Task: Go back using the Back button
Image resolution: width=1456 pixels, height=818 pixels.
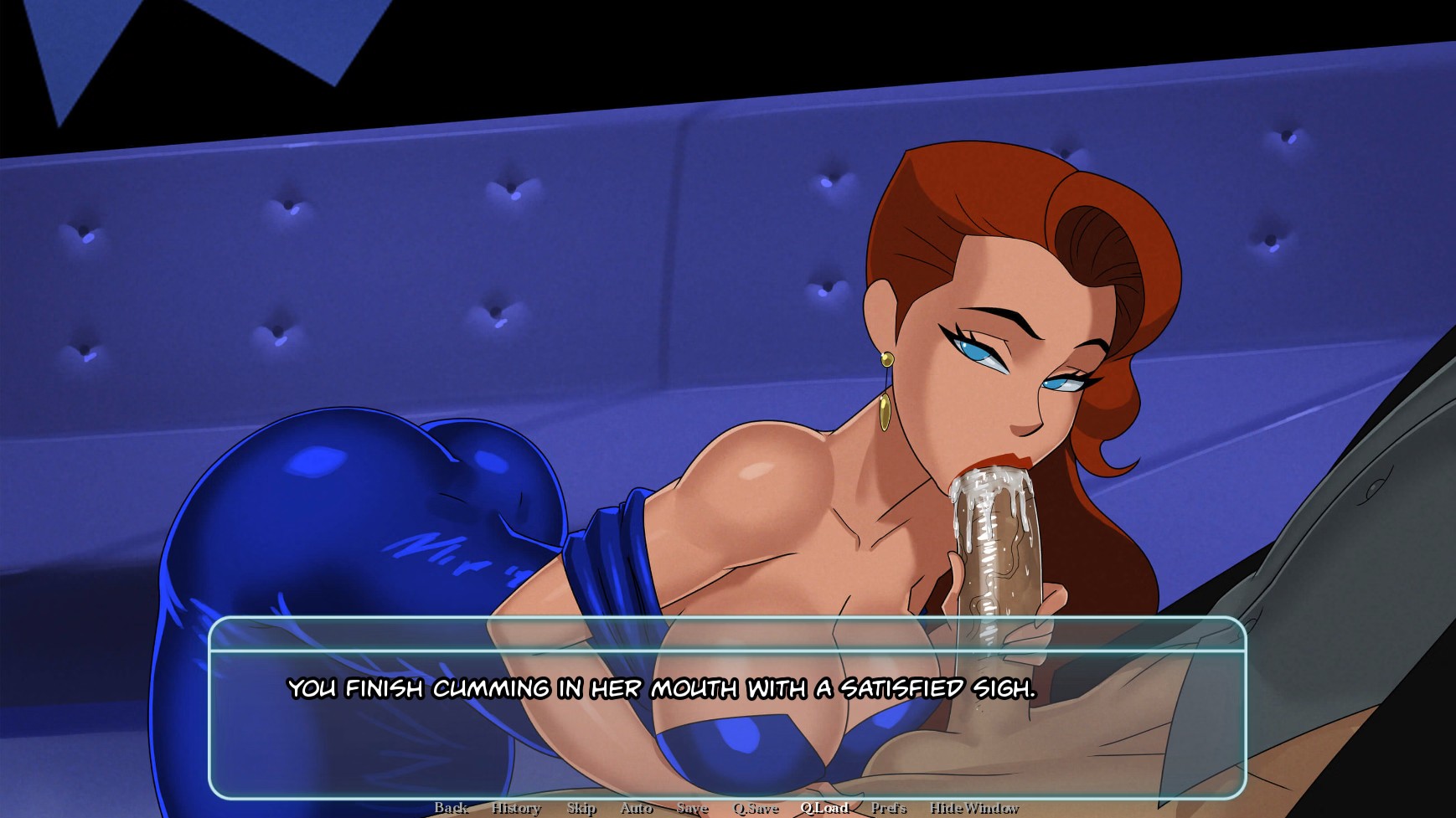Action: (x=451, y=808)
